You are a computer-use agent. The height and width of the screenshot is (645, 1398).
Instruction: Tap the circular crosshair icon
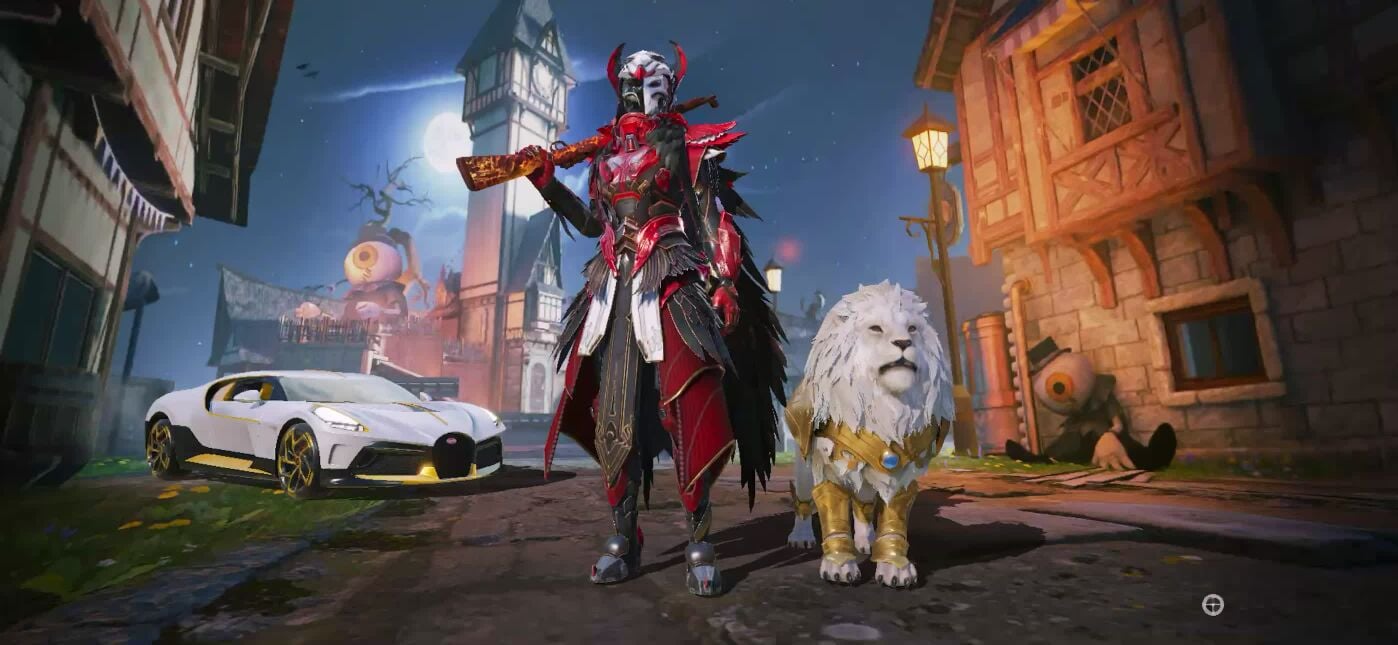(x=1212, y=604)
